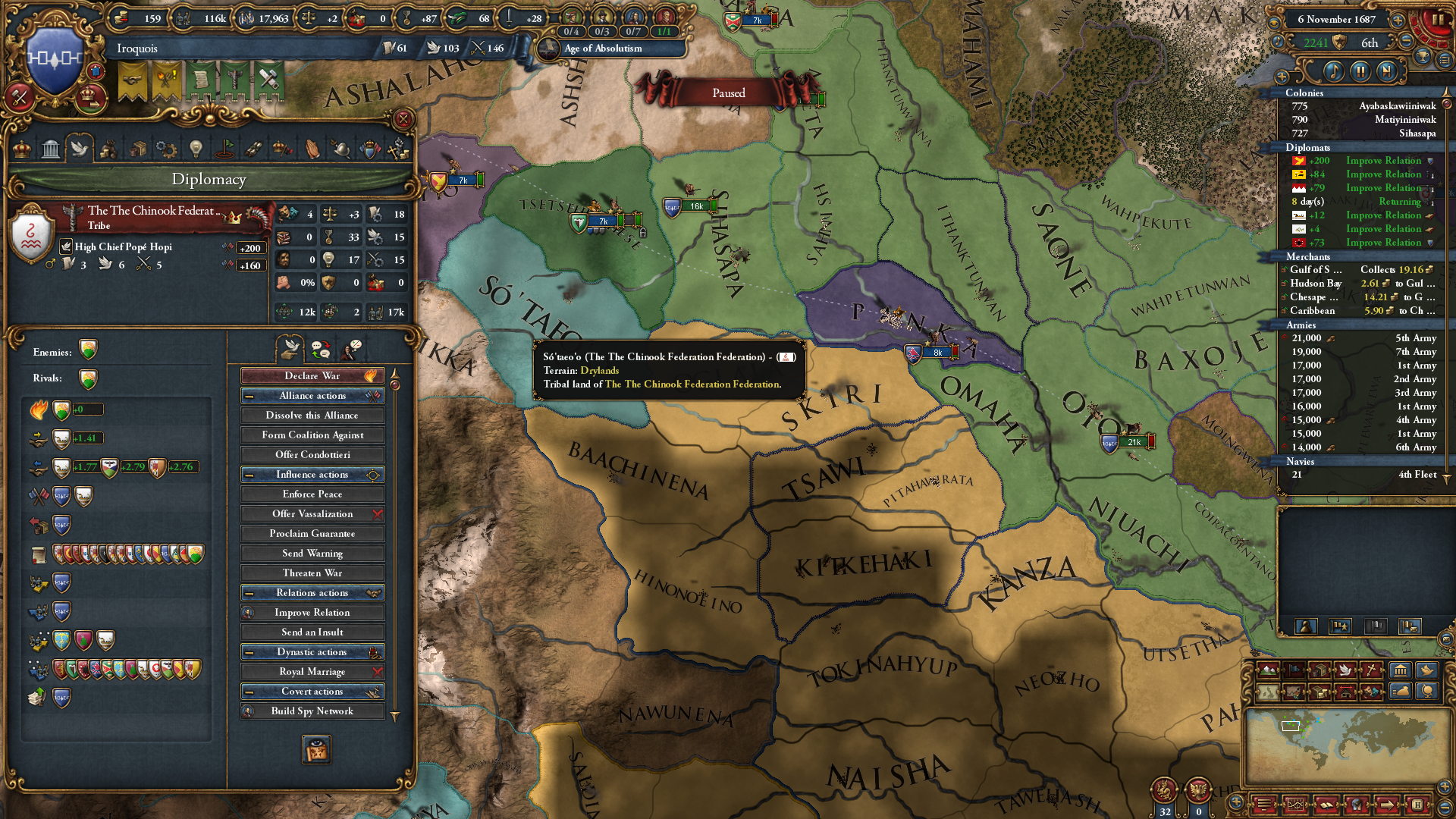Viewport: 1456px width, 819px height.
Task: Open the Economy tab in the country window
Action: [109, 149]
